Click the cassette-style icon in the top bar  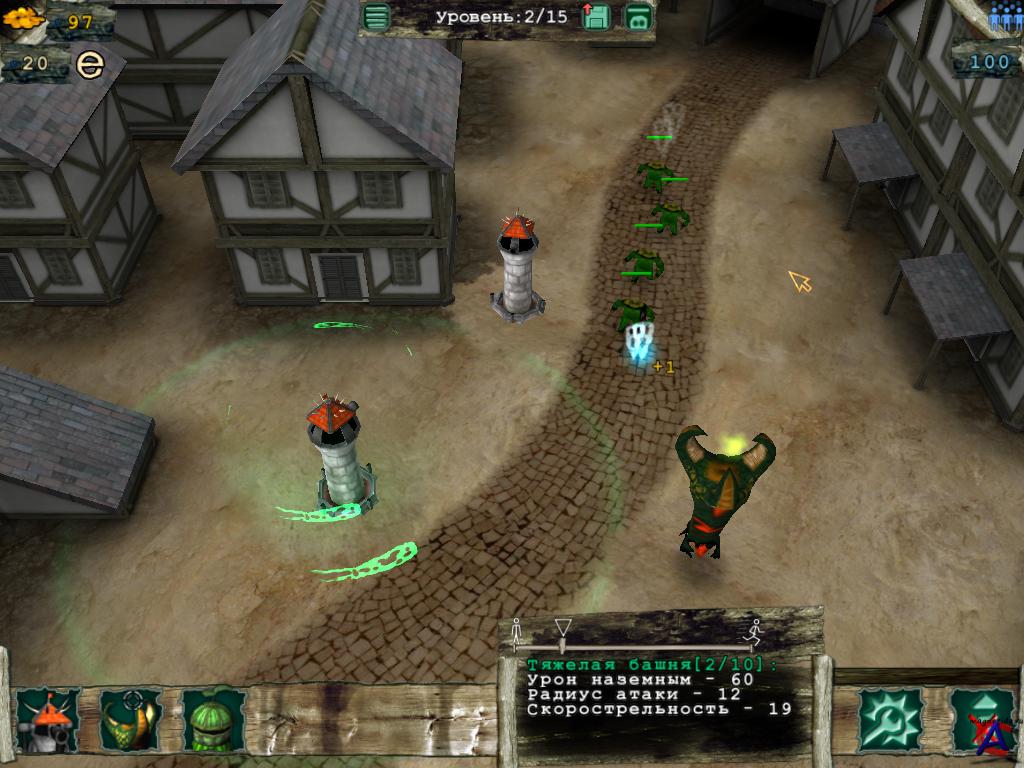tap(638, 17)
